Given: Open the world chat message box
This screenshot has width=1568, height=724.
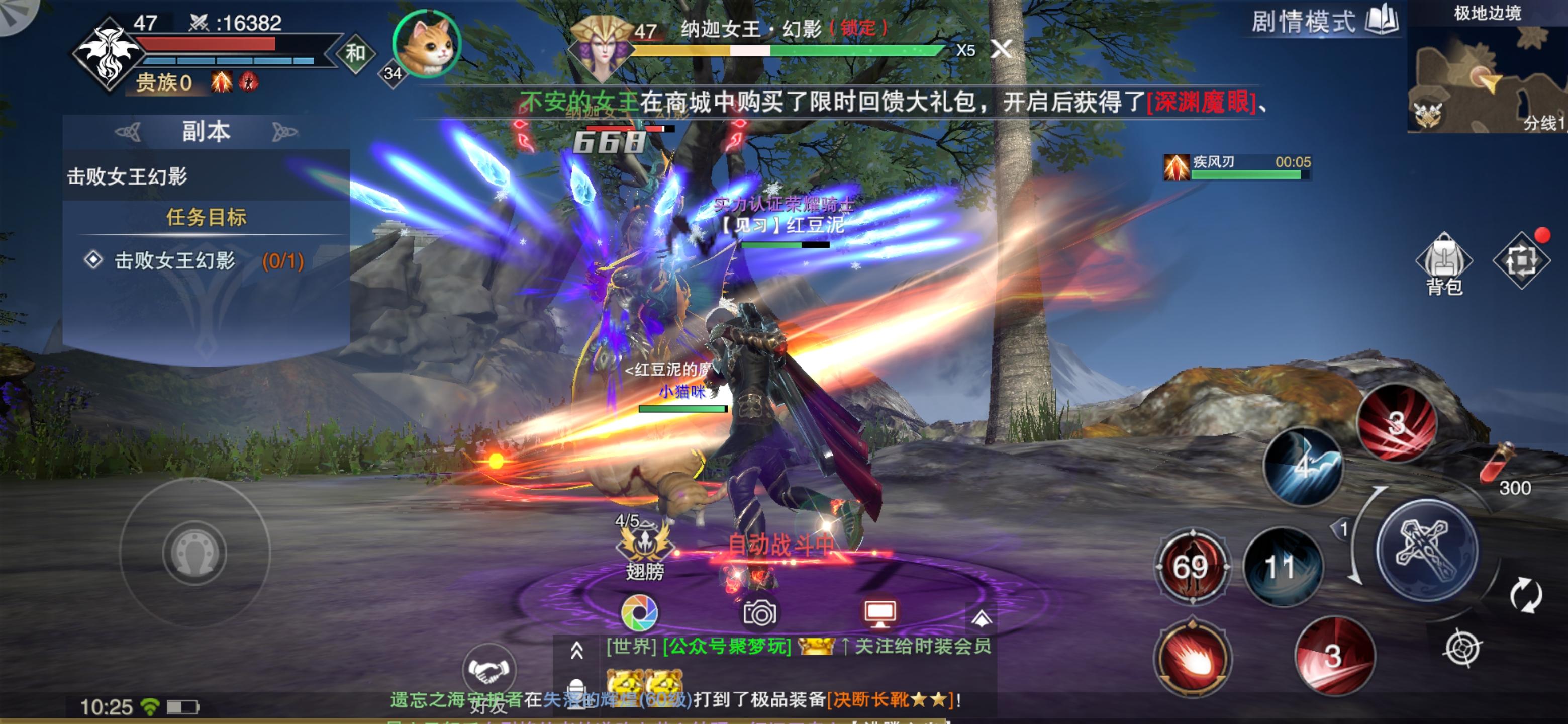Looking at the screenshot, I should click(798, 647).
